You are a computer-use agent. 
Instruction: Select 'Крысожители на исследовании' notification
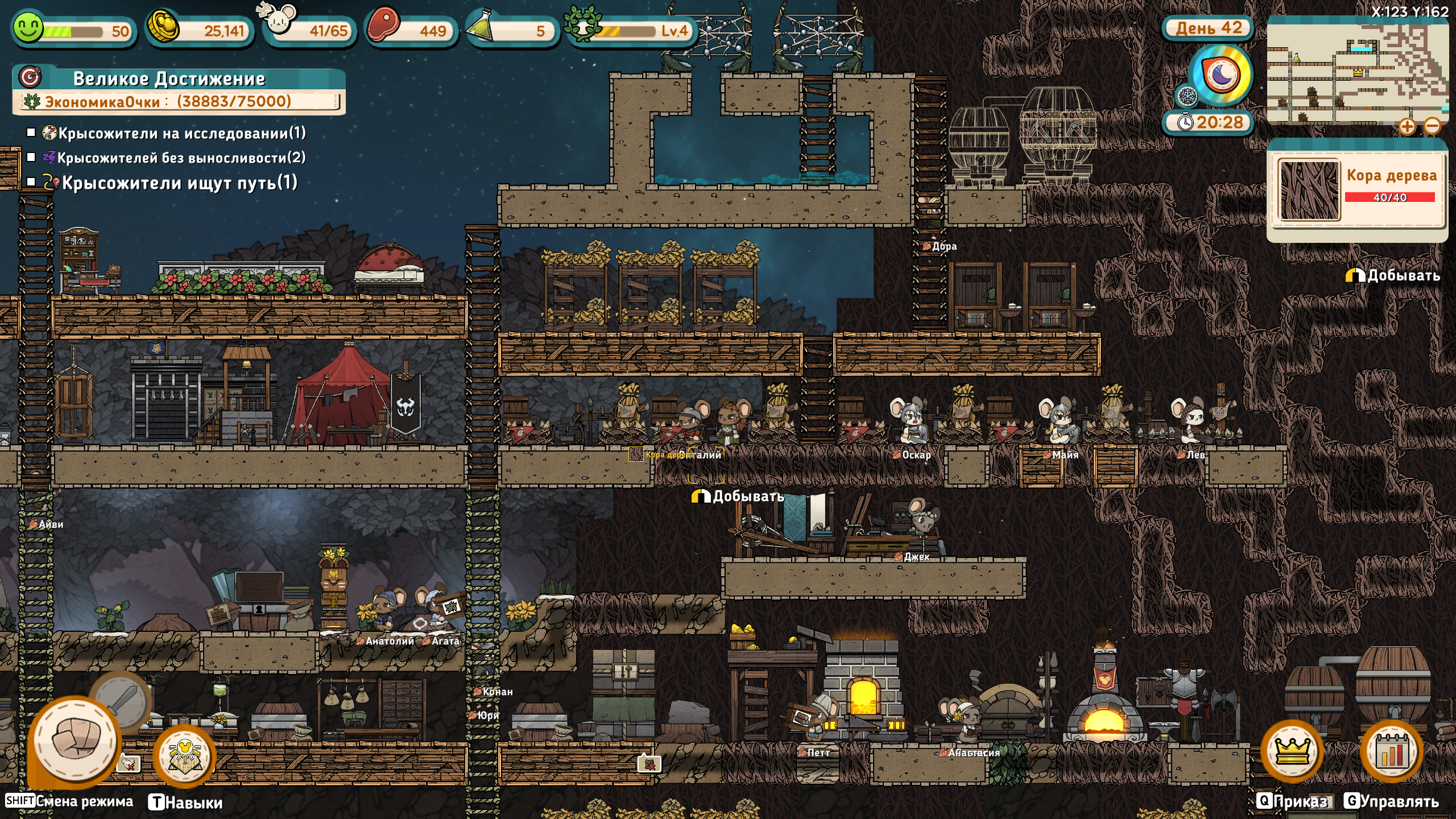point(181,133)
